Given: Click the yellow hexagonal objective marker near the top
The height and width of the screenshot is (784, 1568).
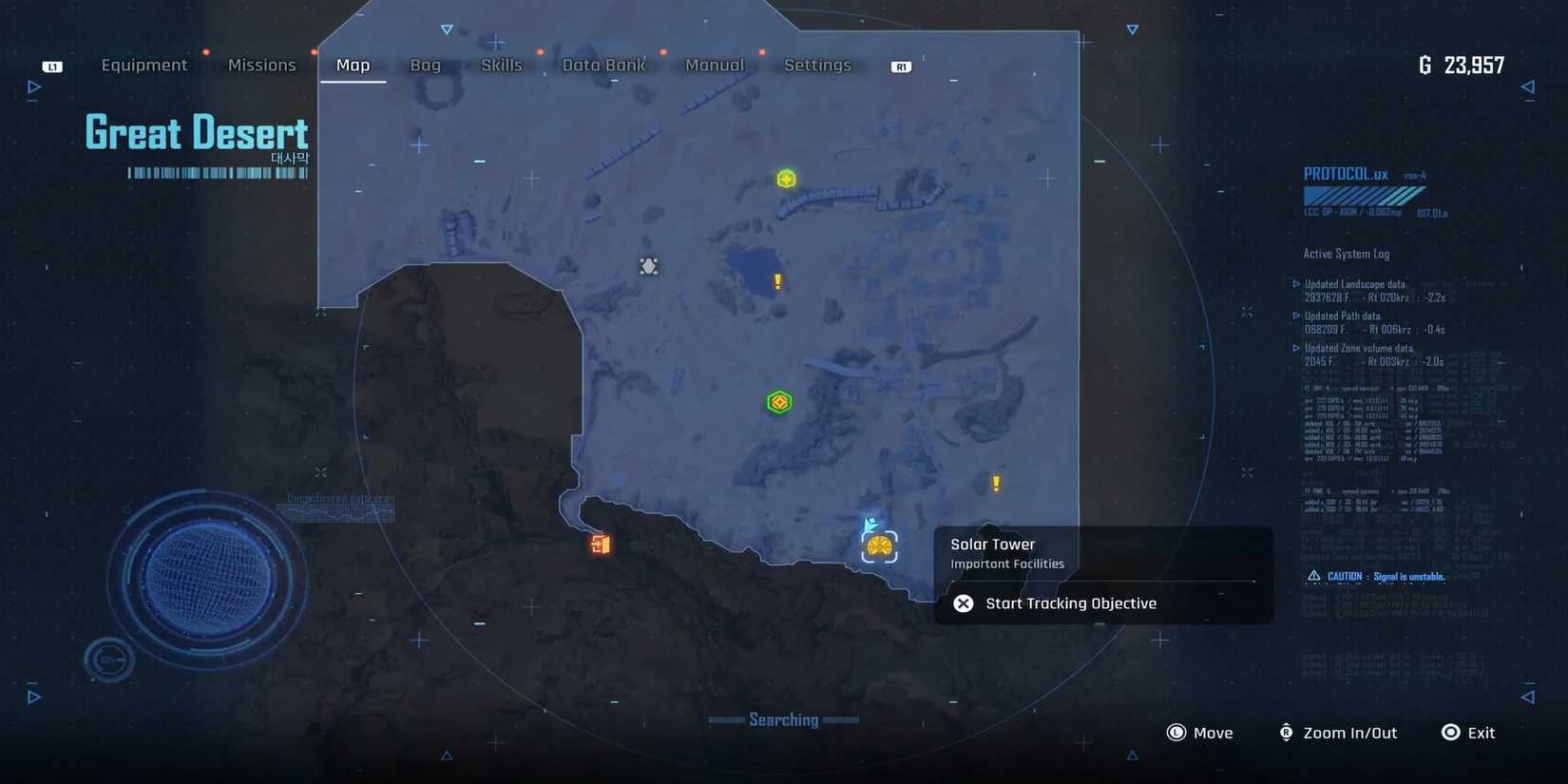Looking at the screenshot, I should (786, 179).
